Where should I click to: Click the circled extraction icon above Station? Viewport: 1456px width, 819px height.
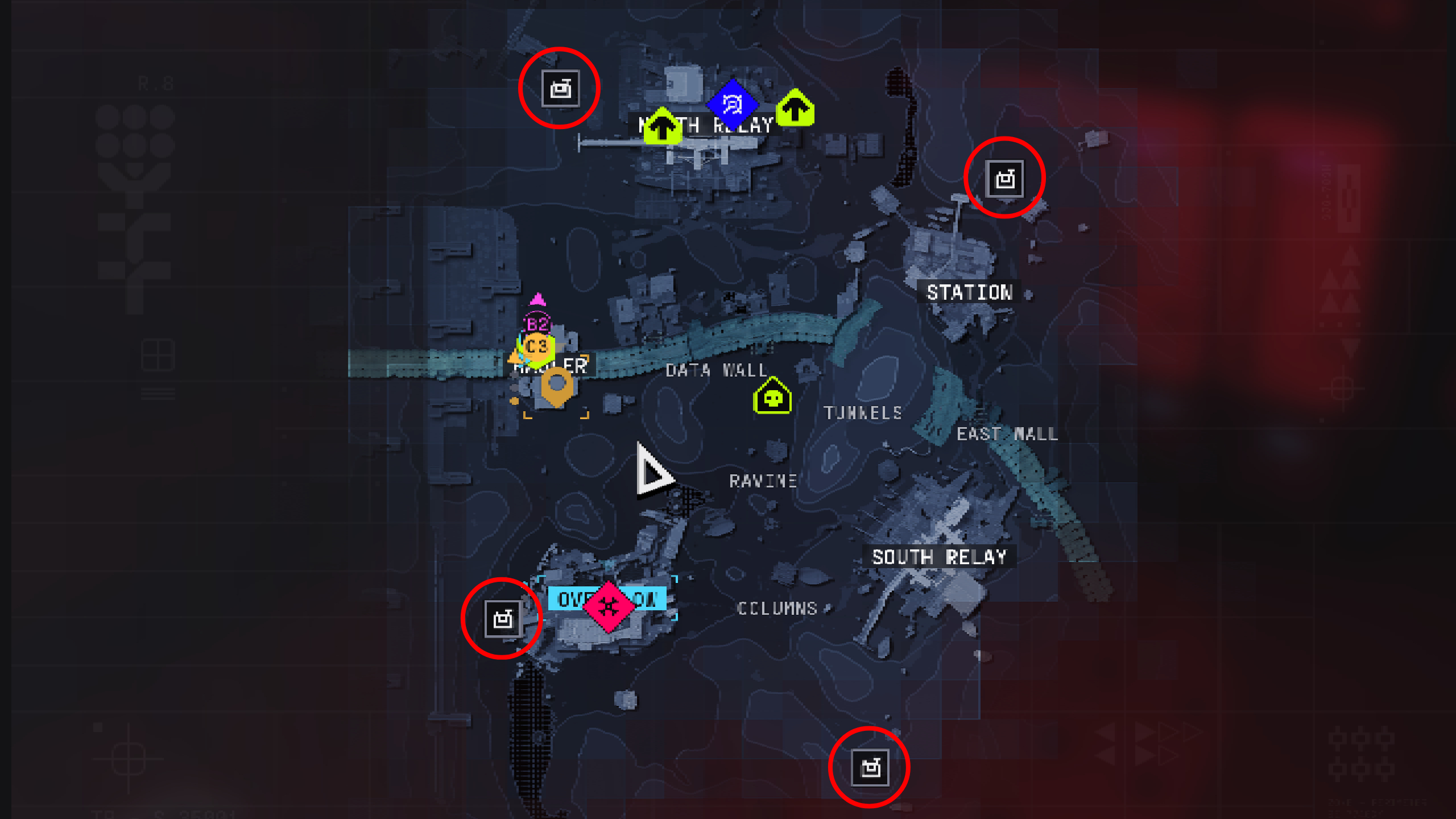point(1004,178)
